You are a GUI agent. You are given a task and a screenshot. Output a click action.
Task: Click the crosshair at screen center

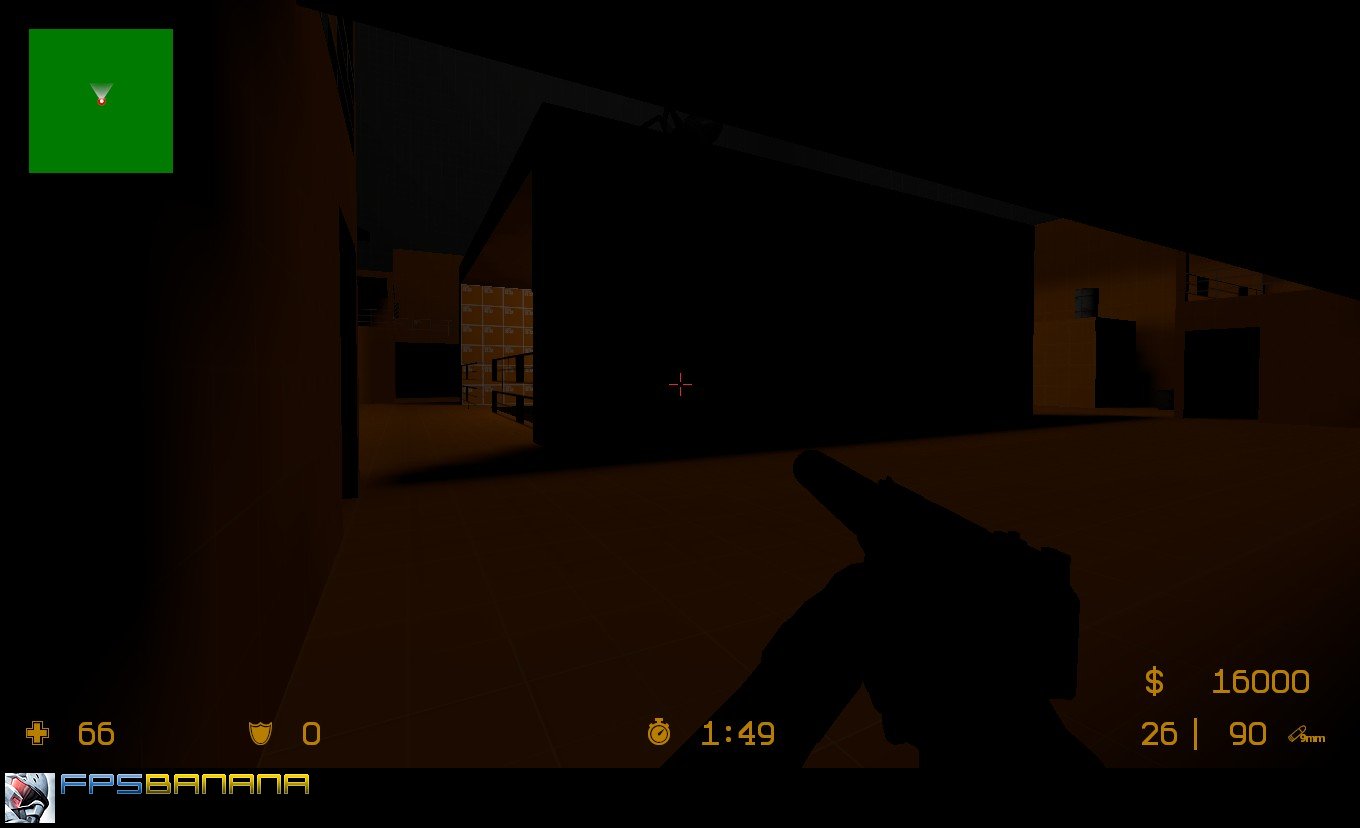(680, 384)
